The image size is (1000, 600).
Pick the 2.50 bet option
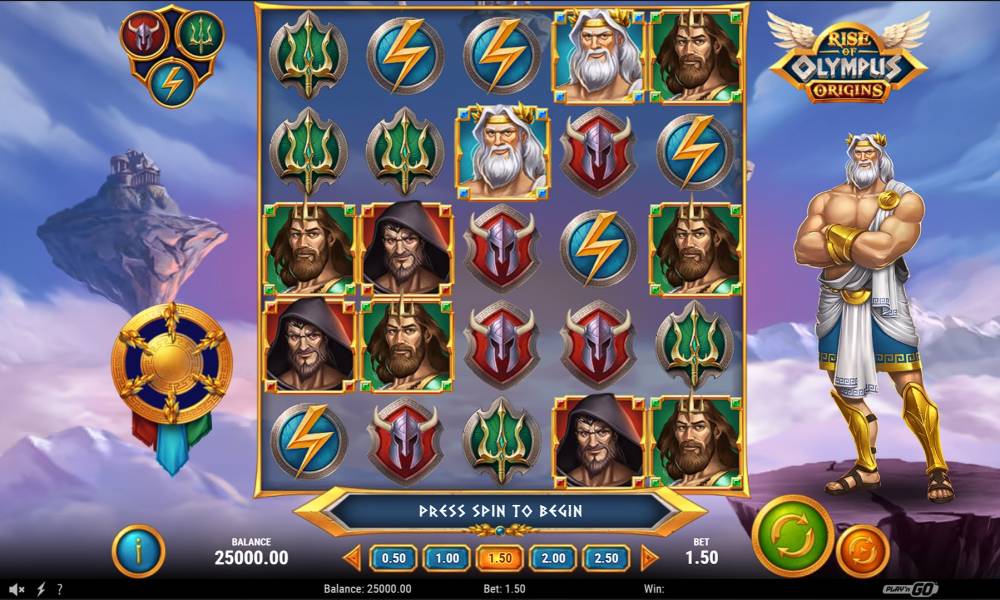pos(606,558)
